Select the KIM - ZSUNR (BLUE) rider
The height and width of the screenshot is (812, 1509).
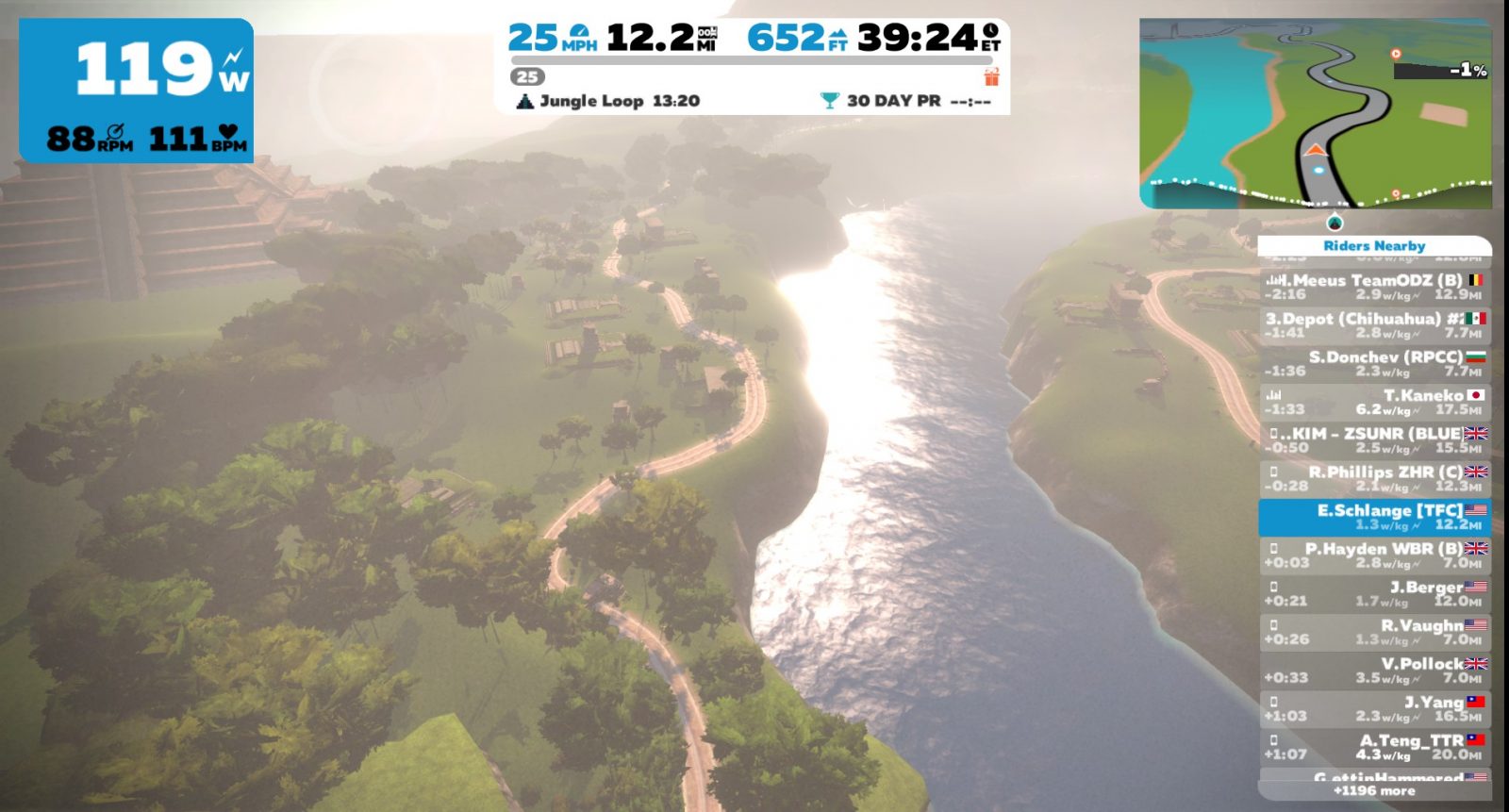(x=1374, y=440)
